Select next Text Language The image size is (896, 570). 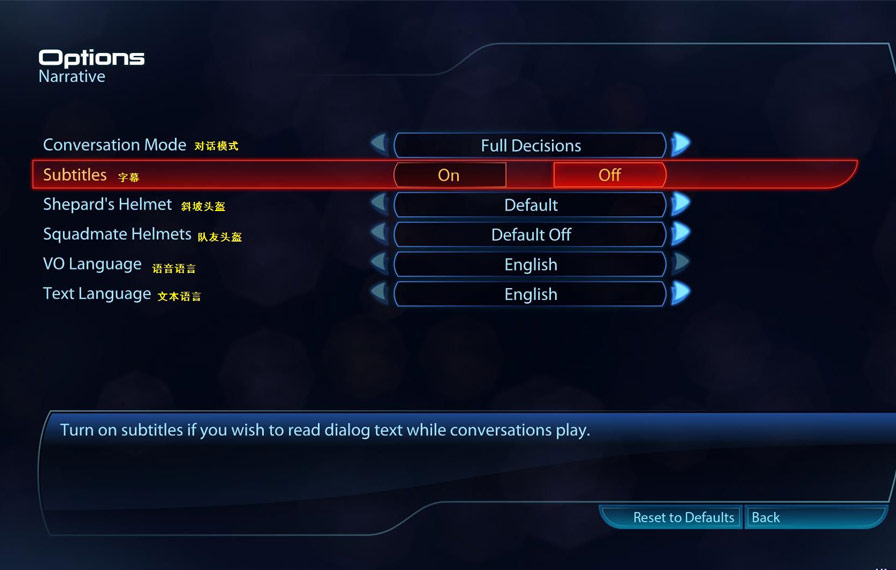point(681,294)
